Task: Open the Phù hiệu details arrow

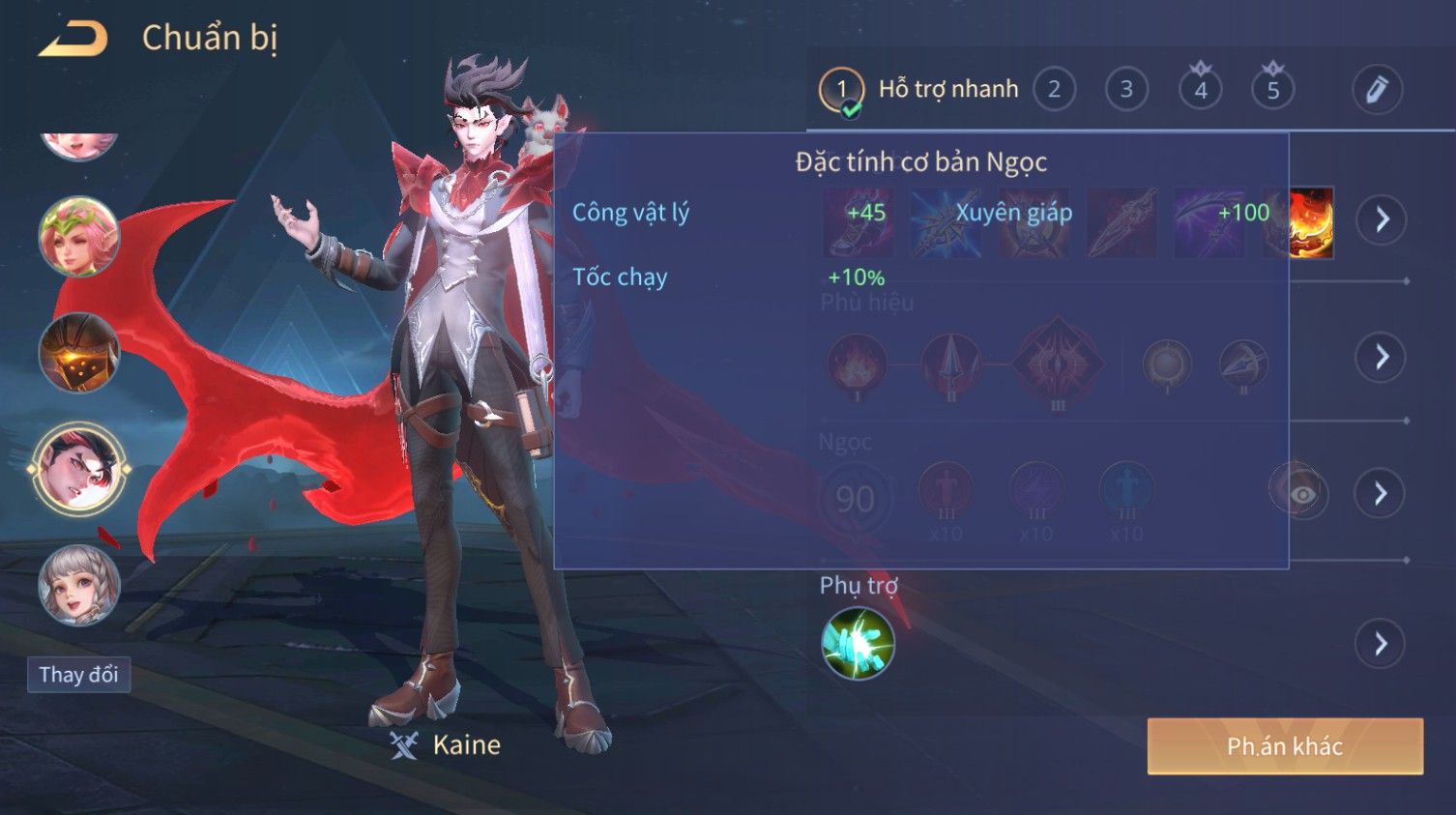Action: pos(1382,358)
